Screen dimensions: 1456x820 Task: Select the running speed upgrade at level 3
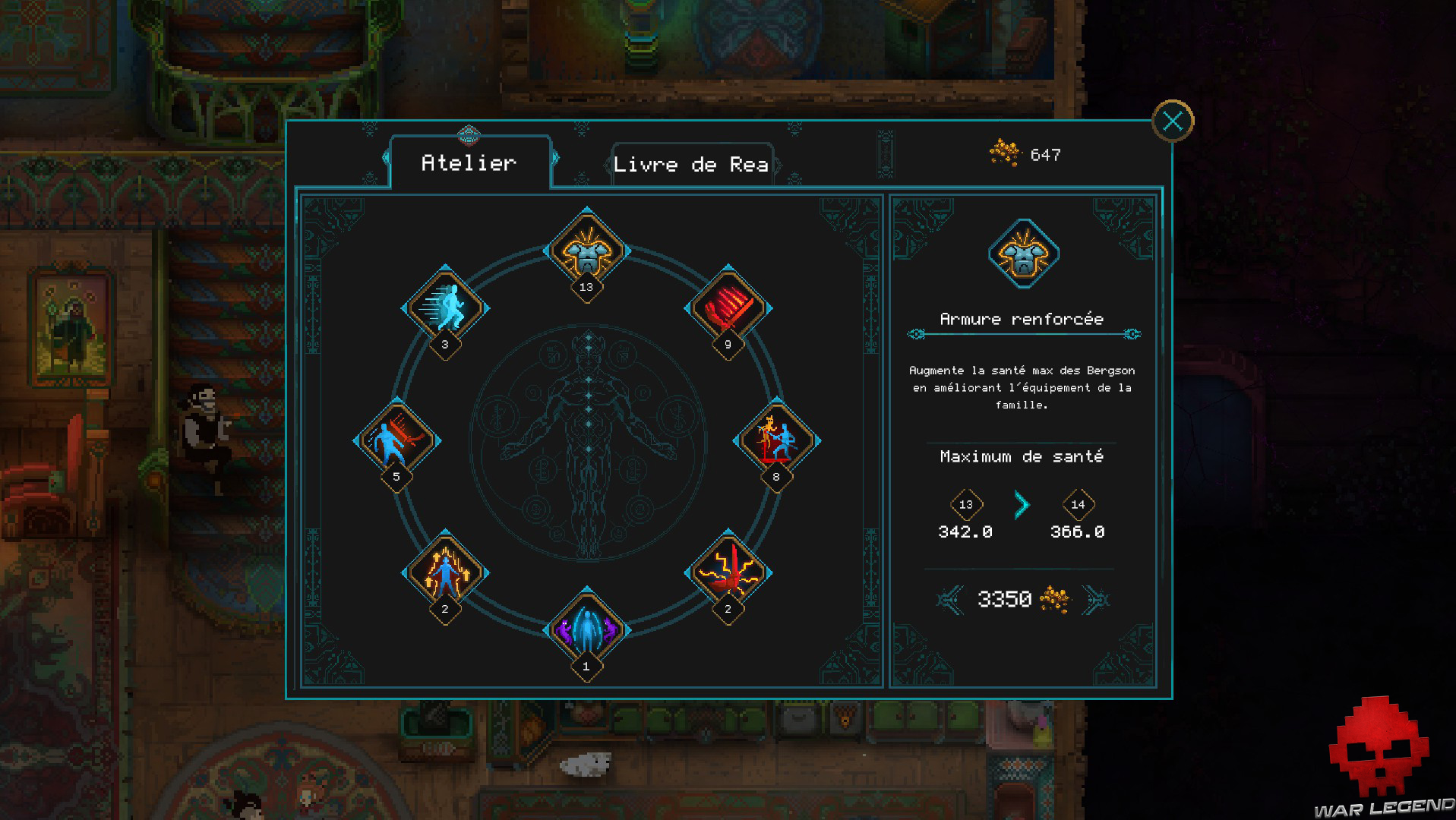pos(447,307)
